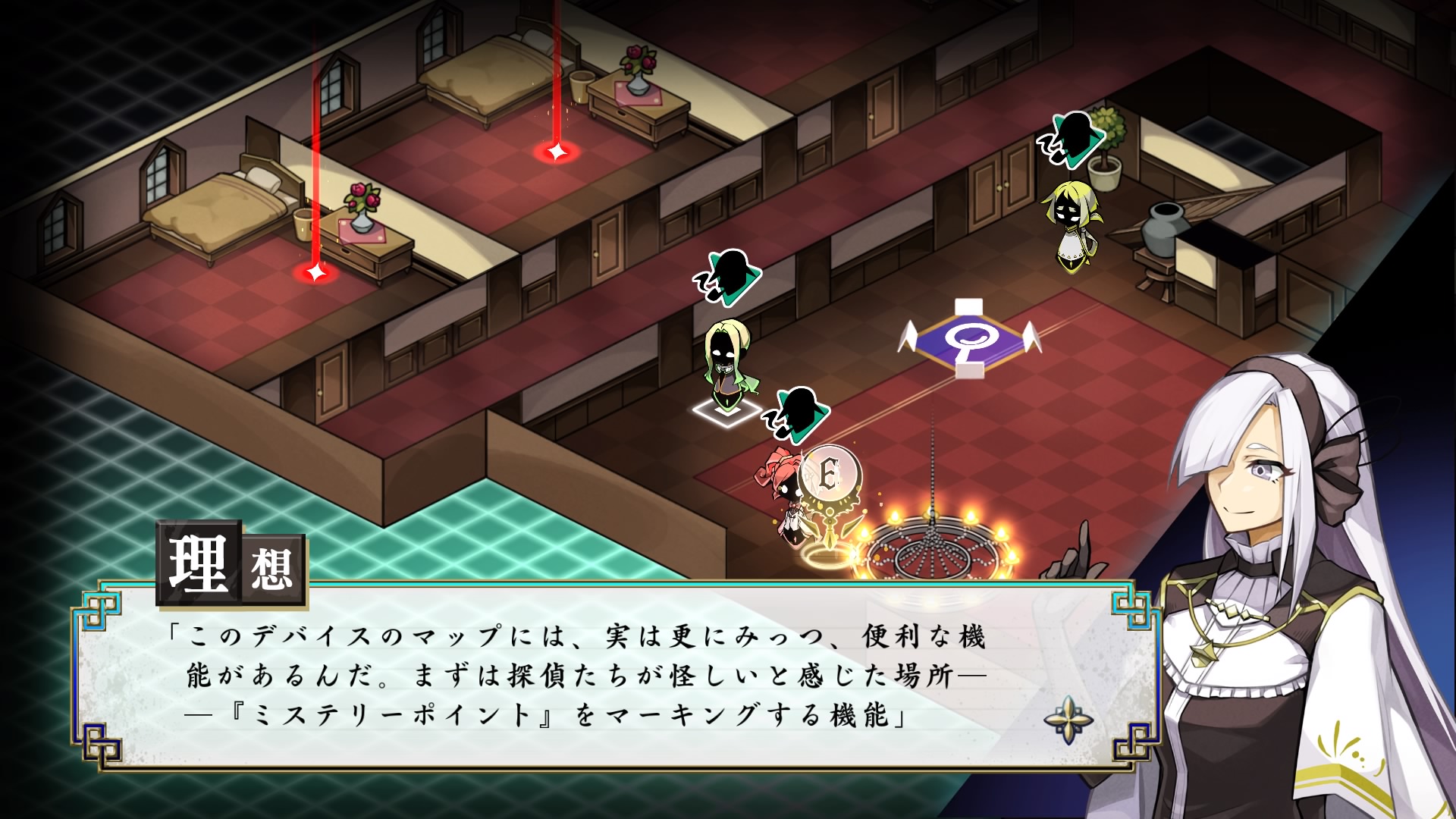
Task: Advance dialogue with the four-pointed star indicator
Action: 1068,719
